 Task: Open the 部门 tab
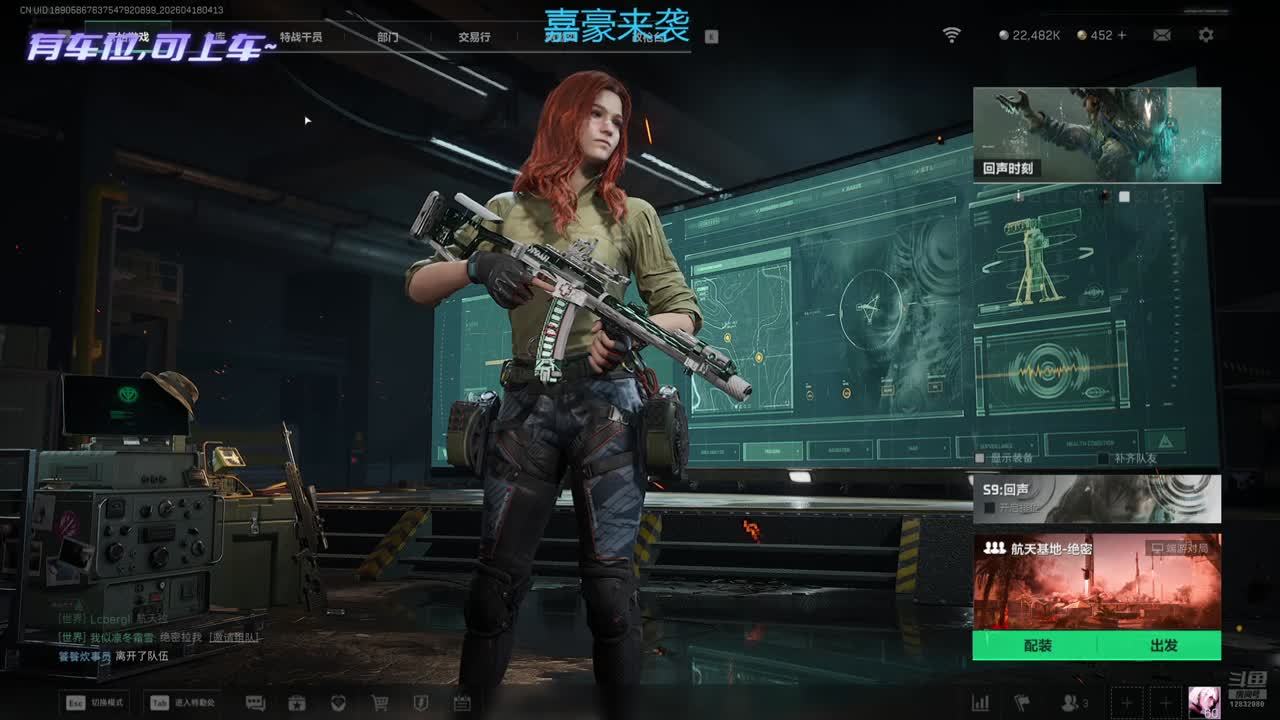point(388,37)
